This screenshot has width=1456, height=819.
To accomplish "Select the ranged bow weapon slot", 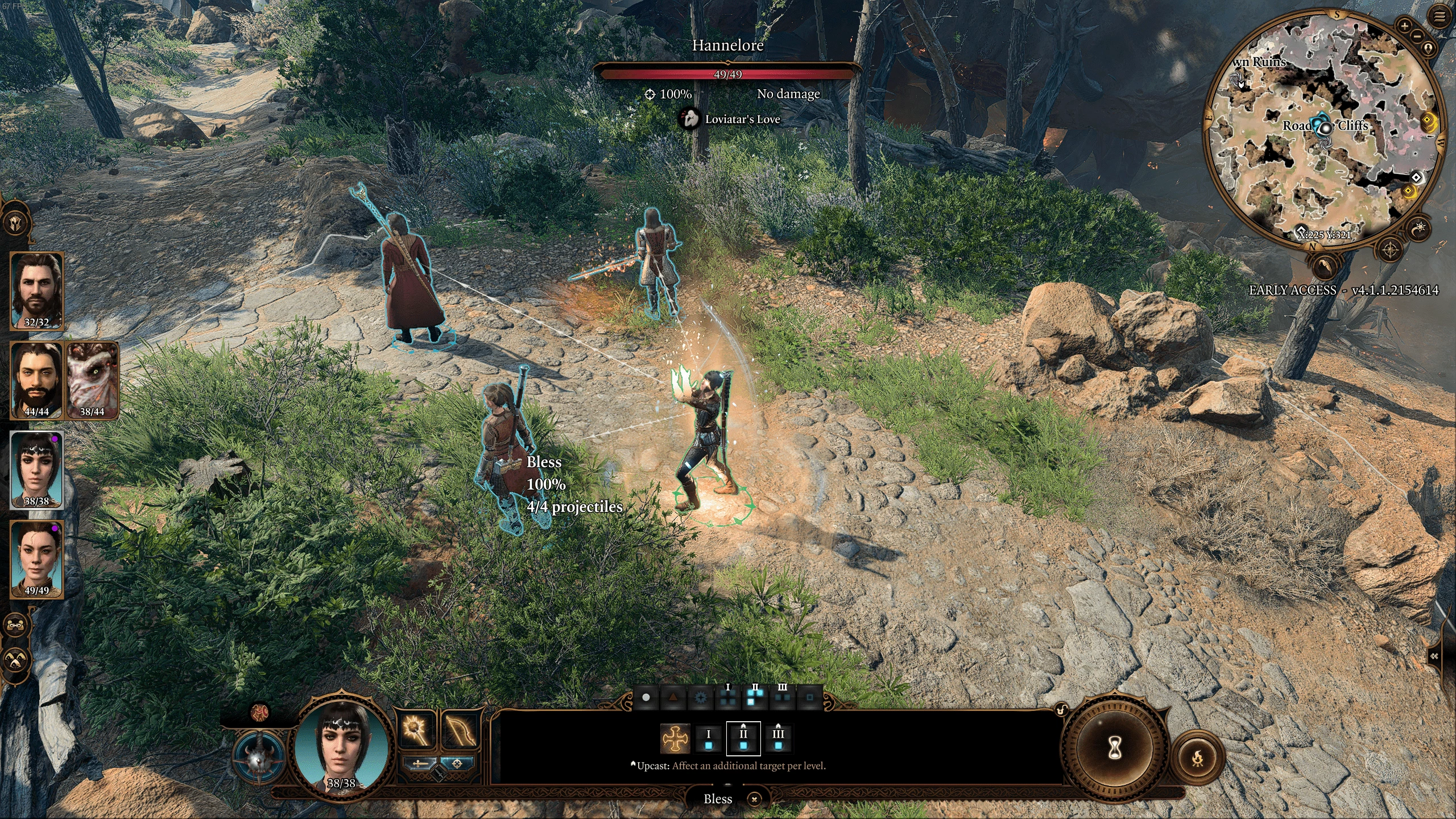I will (x=459, y=730).
